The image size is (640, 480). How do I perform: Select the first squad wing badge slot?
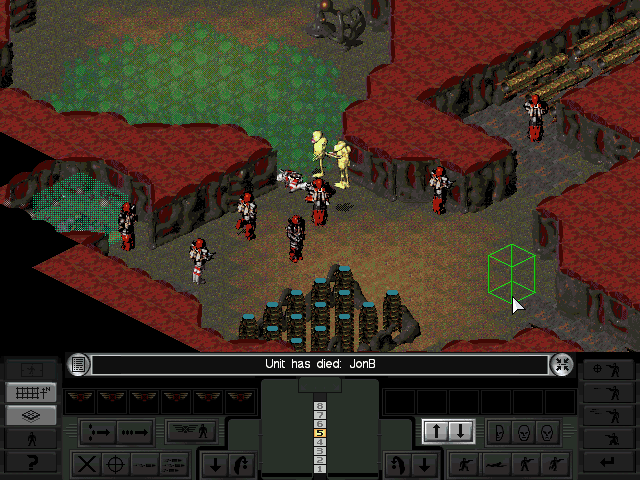(80, 400)
